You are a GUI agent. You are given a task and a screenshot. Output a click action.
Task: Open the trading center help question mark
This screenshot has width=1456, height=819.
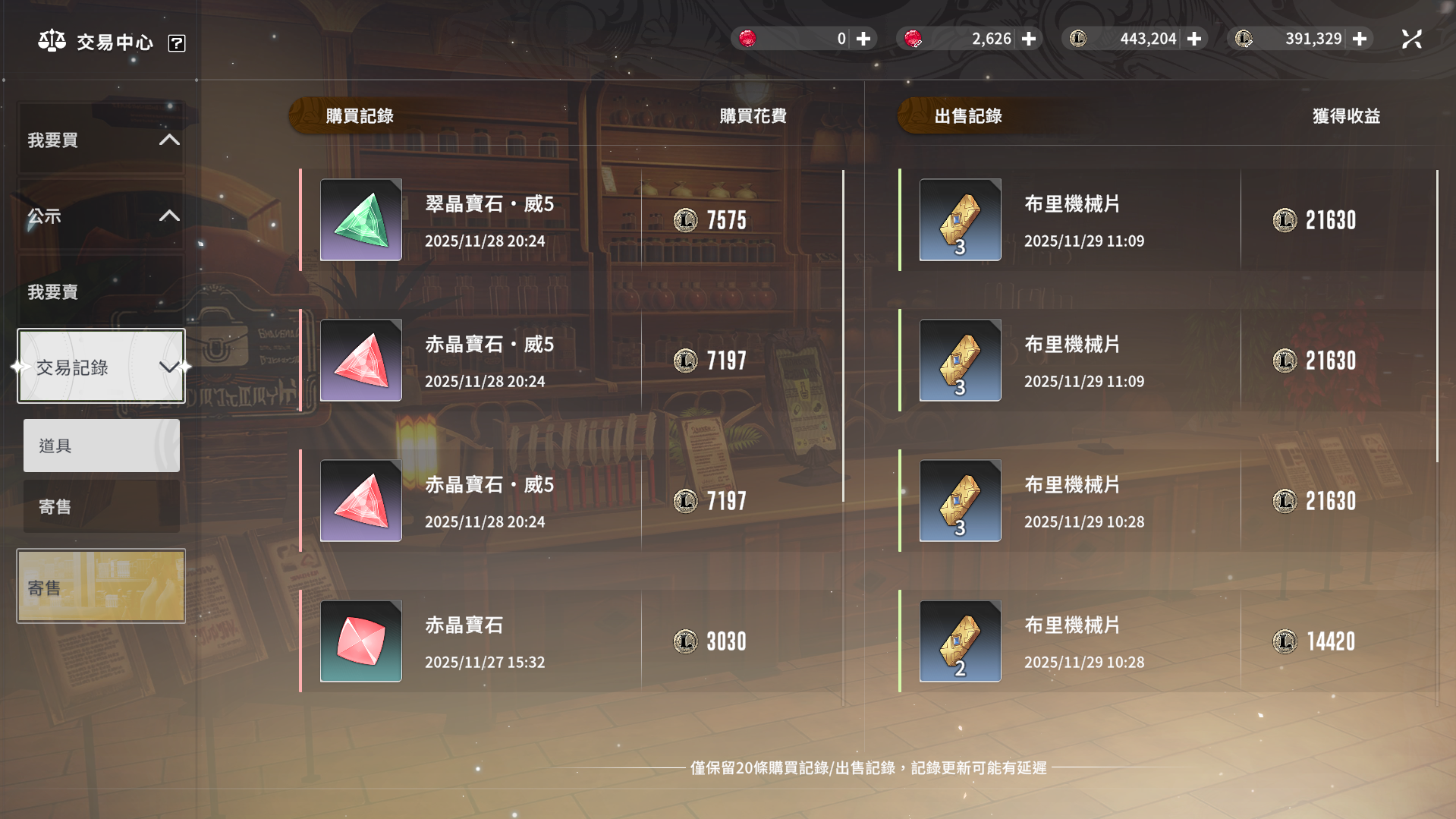pos(177,43)
